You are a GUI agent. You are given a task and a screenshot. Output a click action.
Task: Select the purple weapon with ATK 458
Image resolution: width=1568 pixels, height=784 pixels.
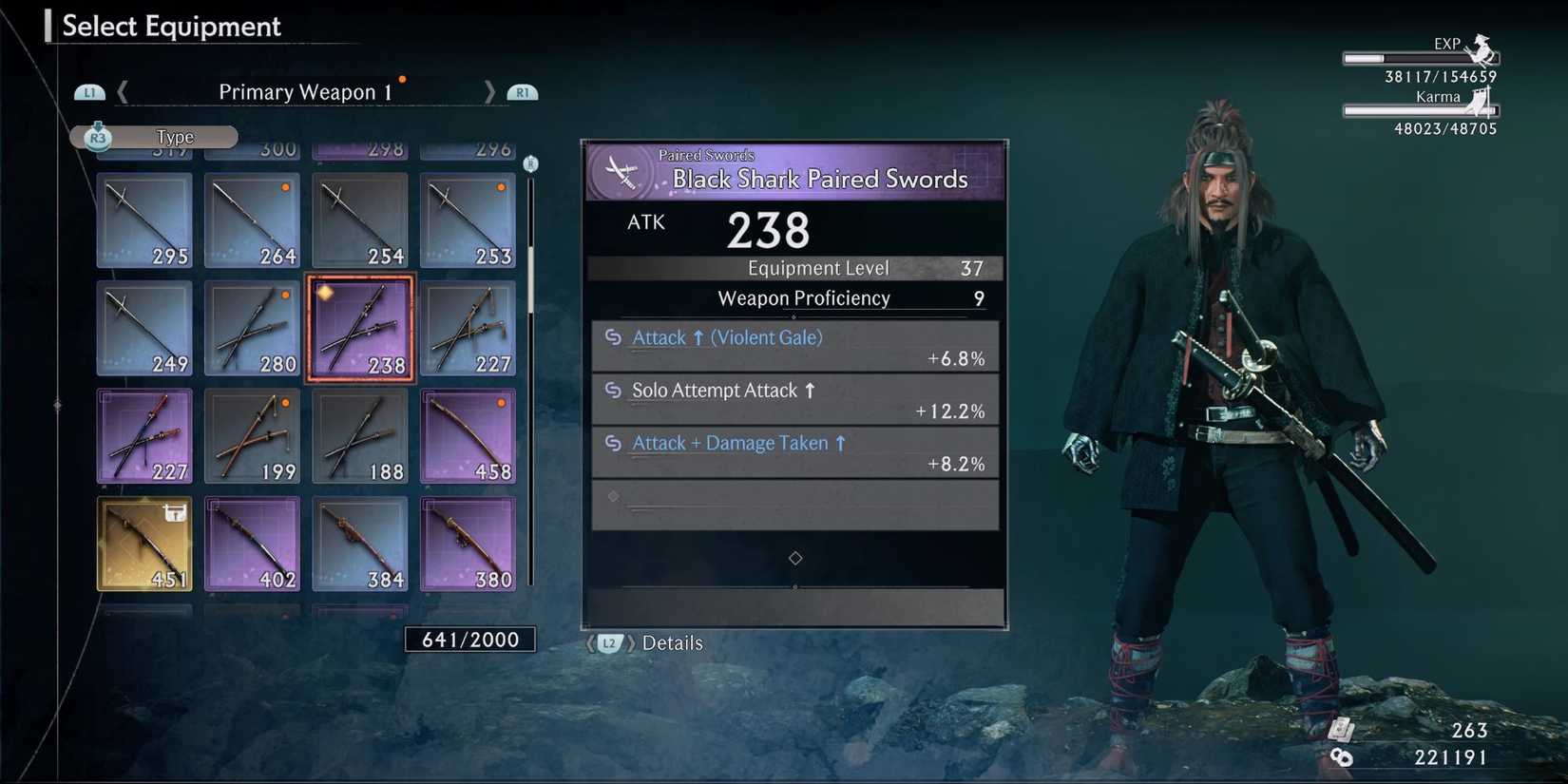click(x=468, y=435)
